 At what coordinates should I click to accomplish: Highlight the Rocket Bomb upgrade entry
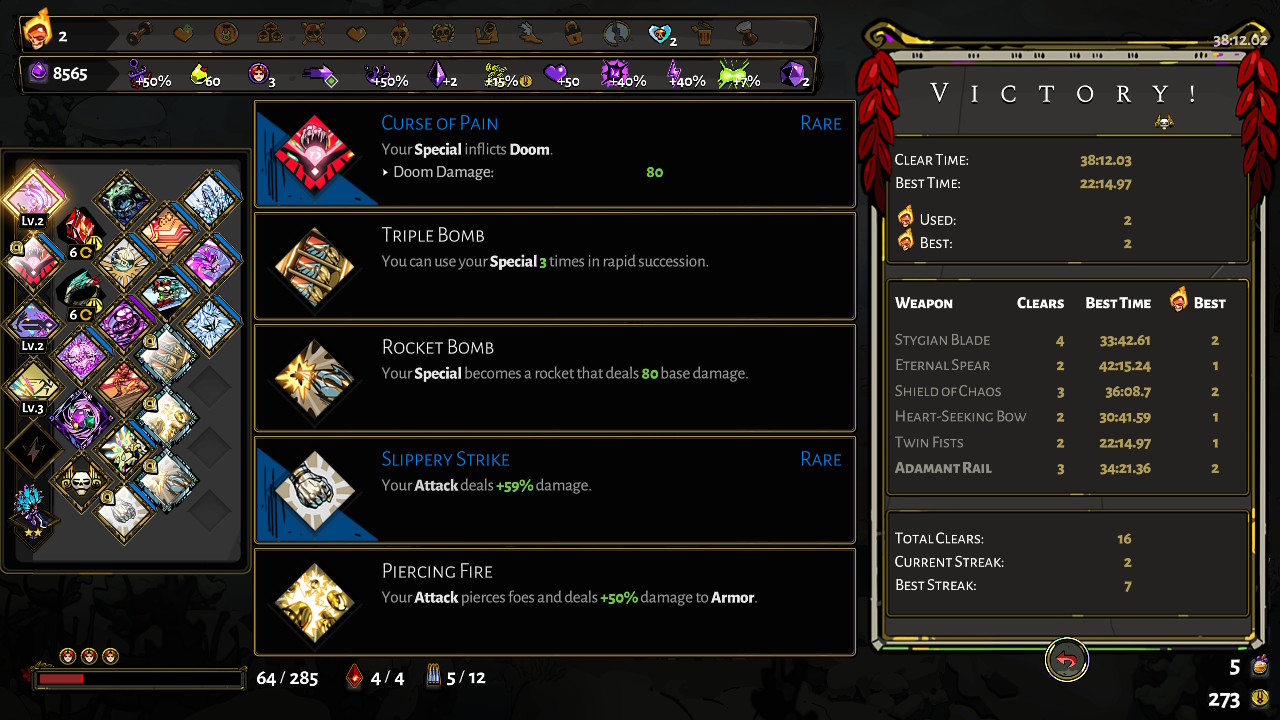coord(555,378)
